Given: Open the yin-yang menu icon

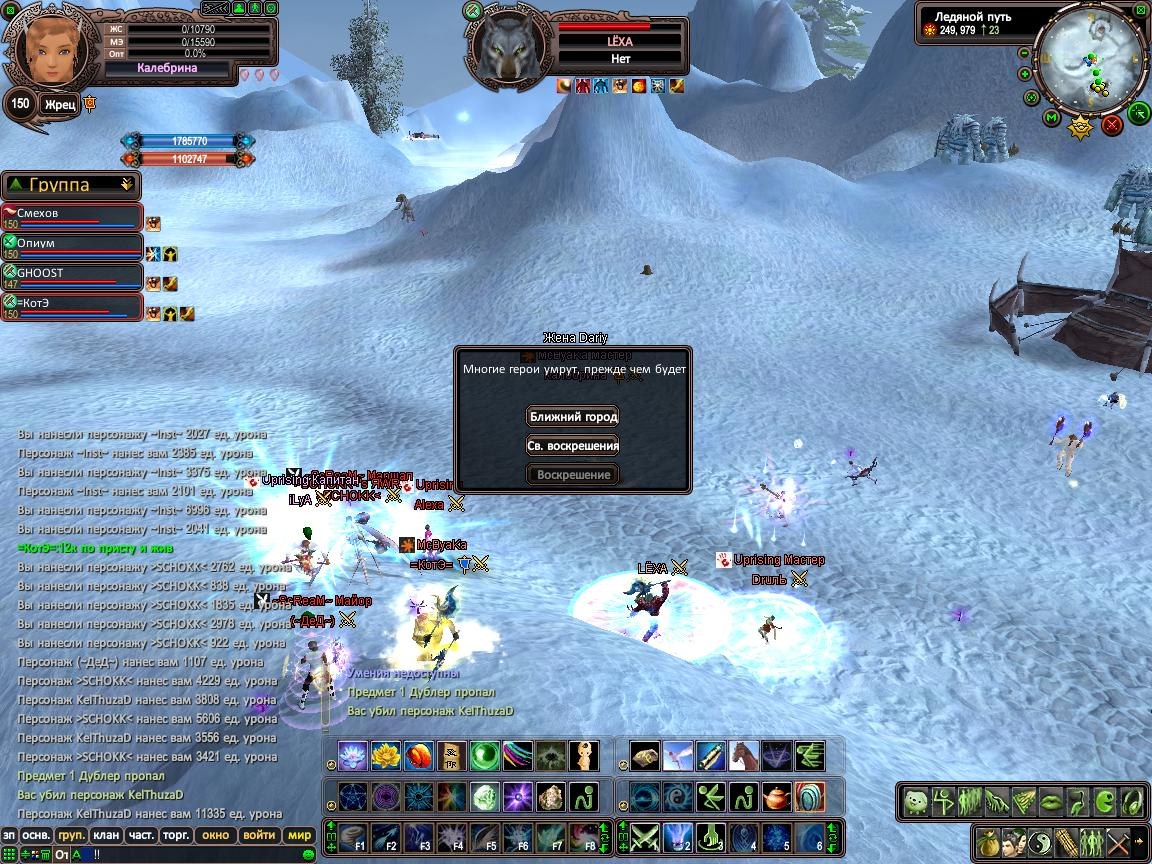Looking at the screenshot, I should tap(1040, 841).
